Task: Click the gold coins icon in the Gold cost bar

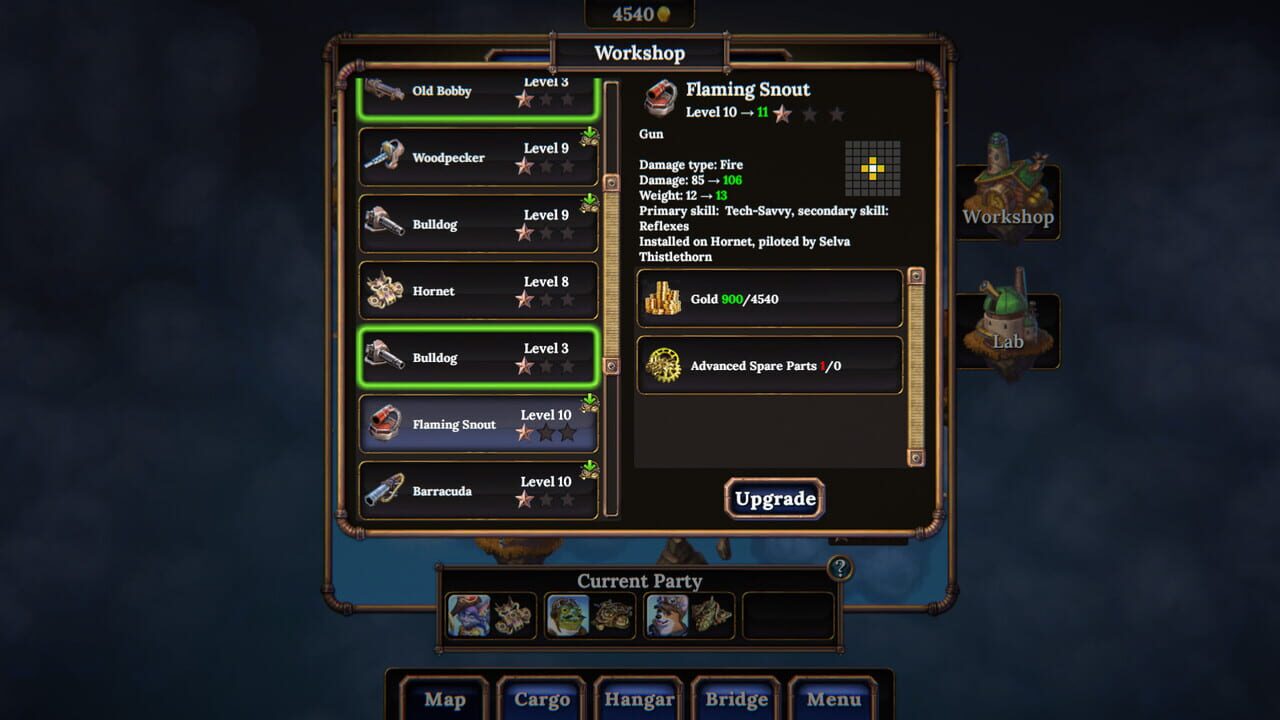Action: (663, 297)
